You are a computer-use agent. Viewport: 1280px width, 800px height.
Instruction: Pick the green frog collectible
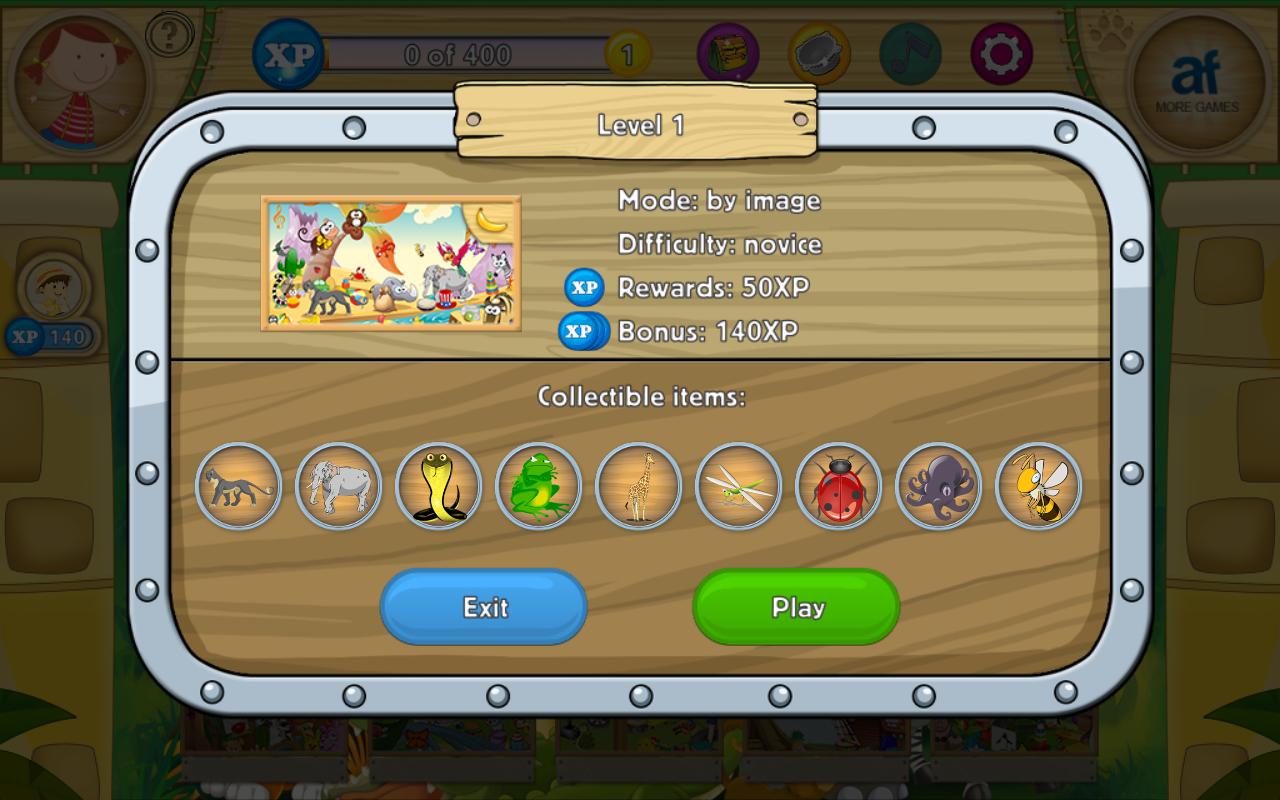[538, 486]
